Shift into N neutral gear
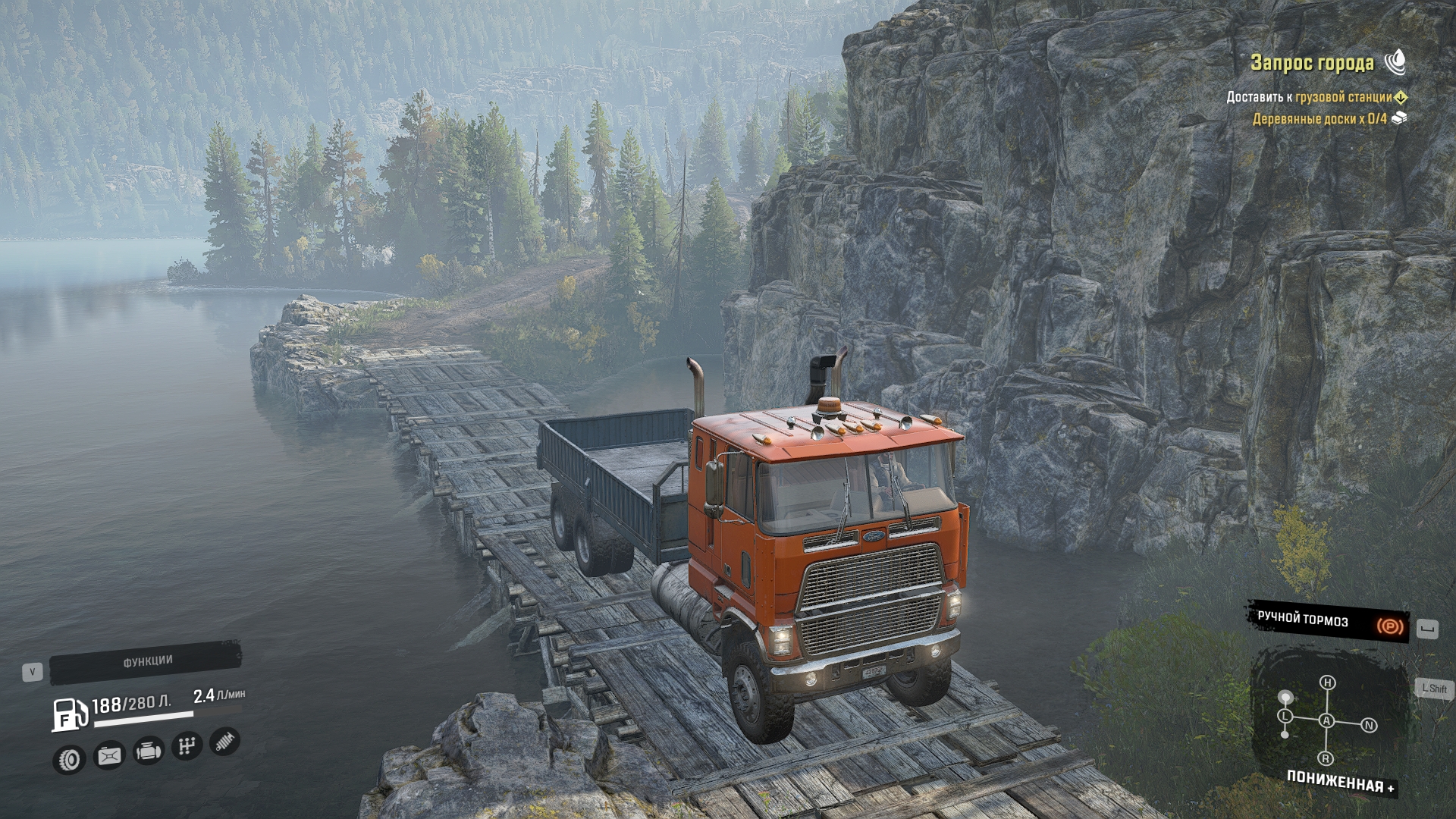The image size is (1456, 819). (x=1369, y=726)
